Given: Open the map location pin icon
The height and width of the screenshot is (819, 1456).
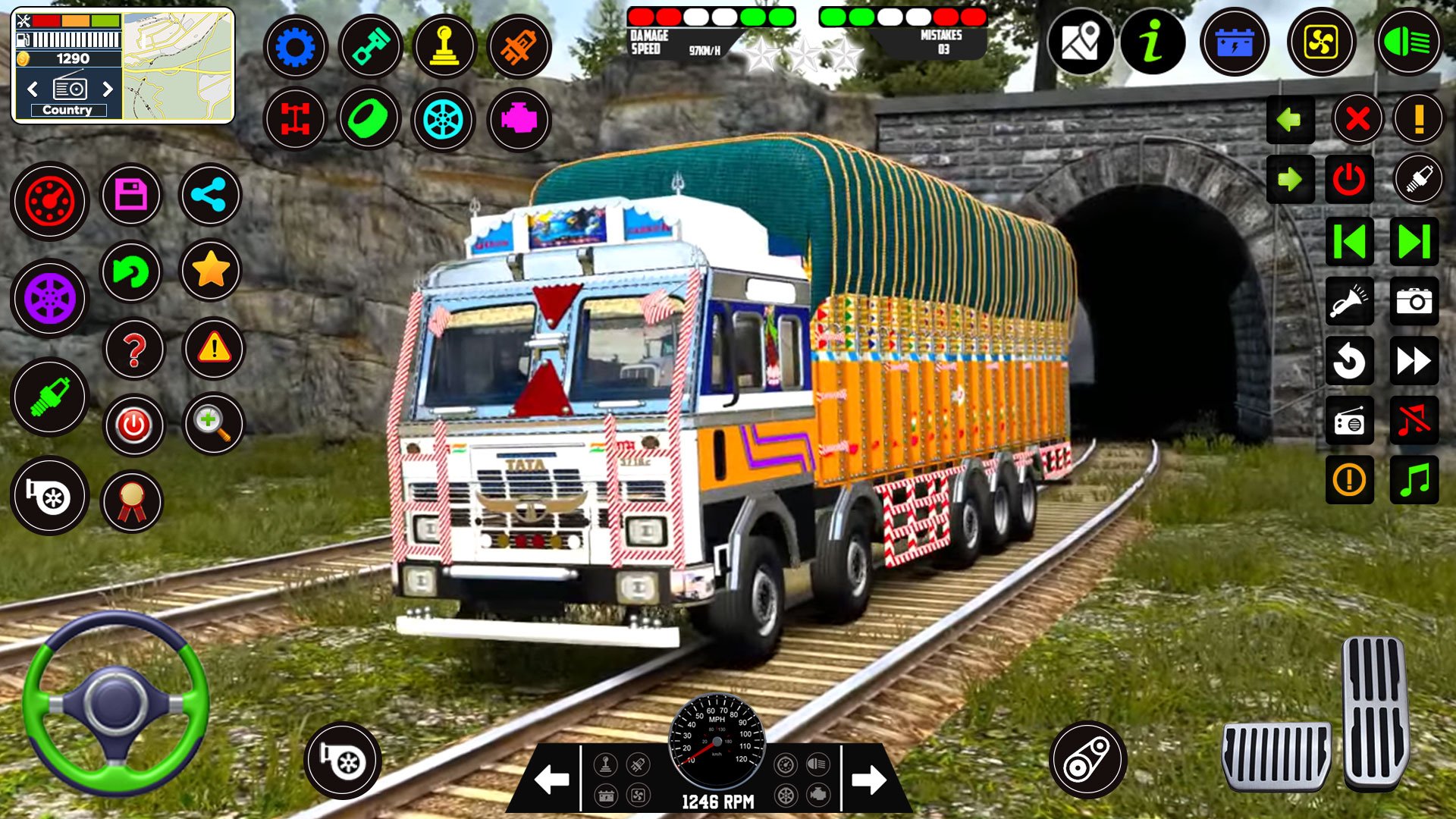Looking at the screenshot, I should (1081, 41).
